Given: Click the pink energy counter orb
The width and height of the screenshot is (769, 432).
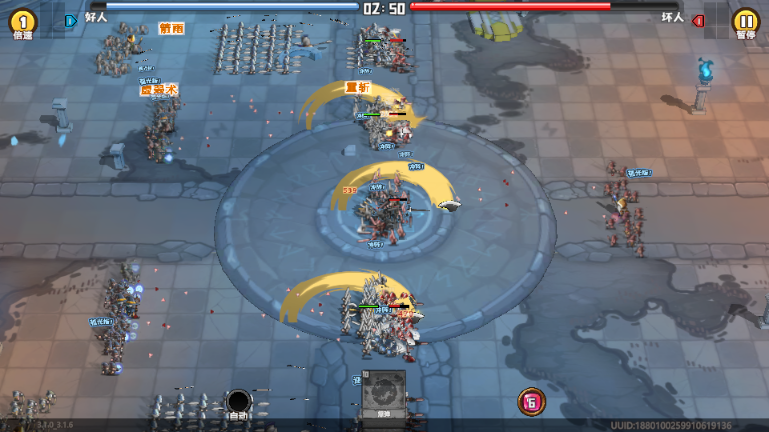Looking at the screenshot, I should (532, 402).
